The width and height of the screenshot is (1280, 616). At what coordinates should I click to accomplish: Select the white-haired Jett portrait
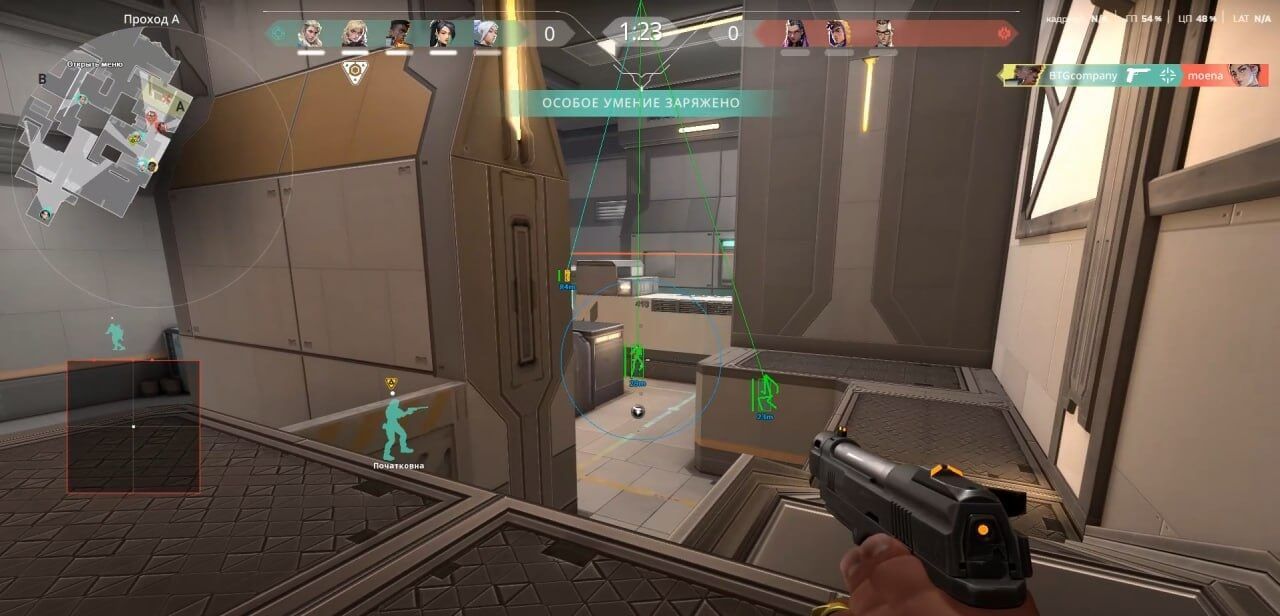tap(486, 34)
